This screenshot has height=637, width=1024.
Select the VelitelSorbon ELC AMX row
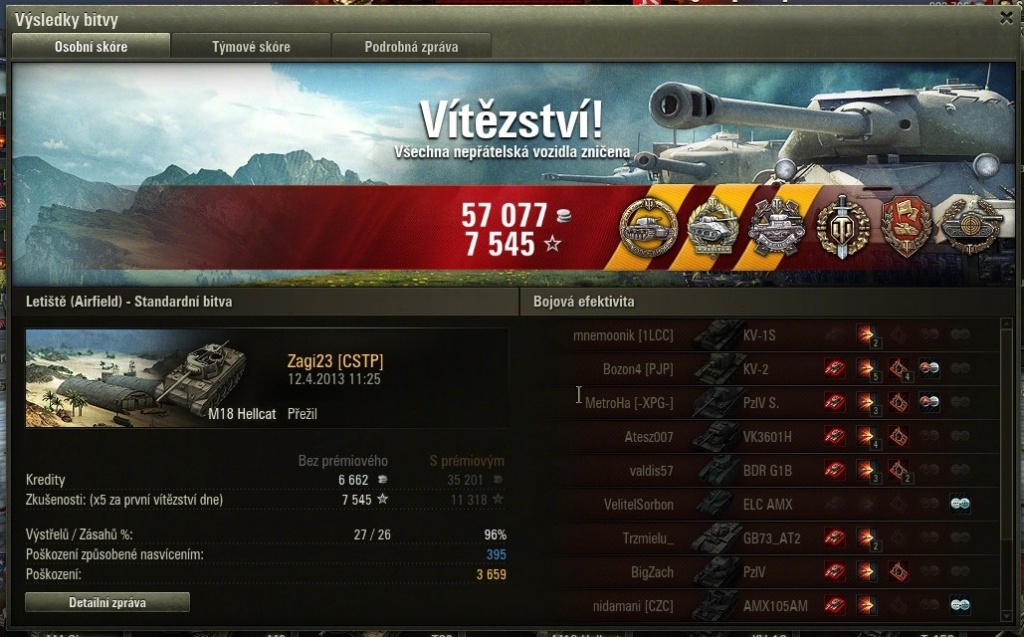760,504
